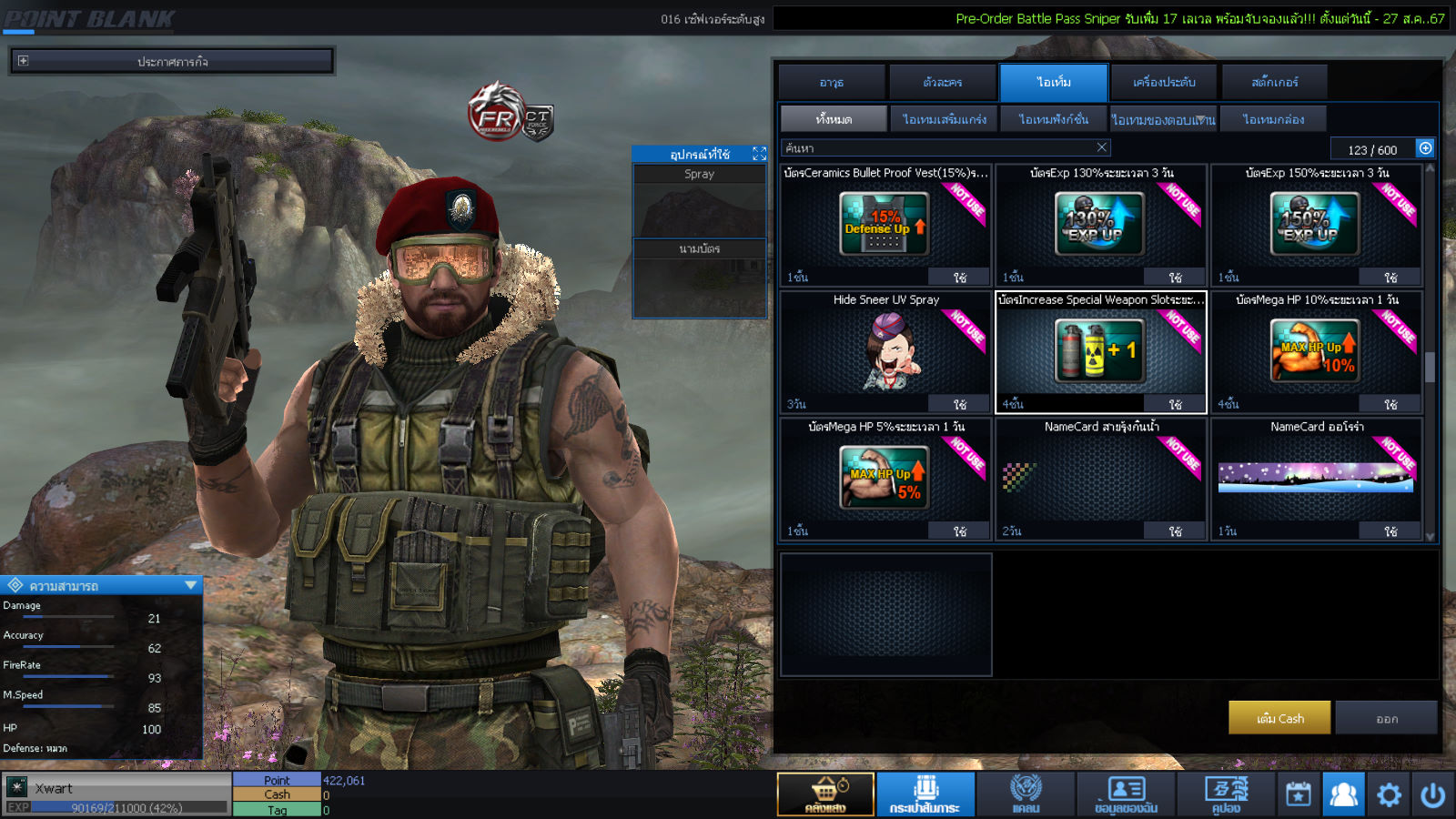Expand inventory capacity with the plus button
This screenshot has height=819, width=1456.
click(1425, 147)
